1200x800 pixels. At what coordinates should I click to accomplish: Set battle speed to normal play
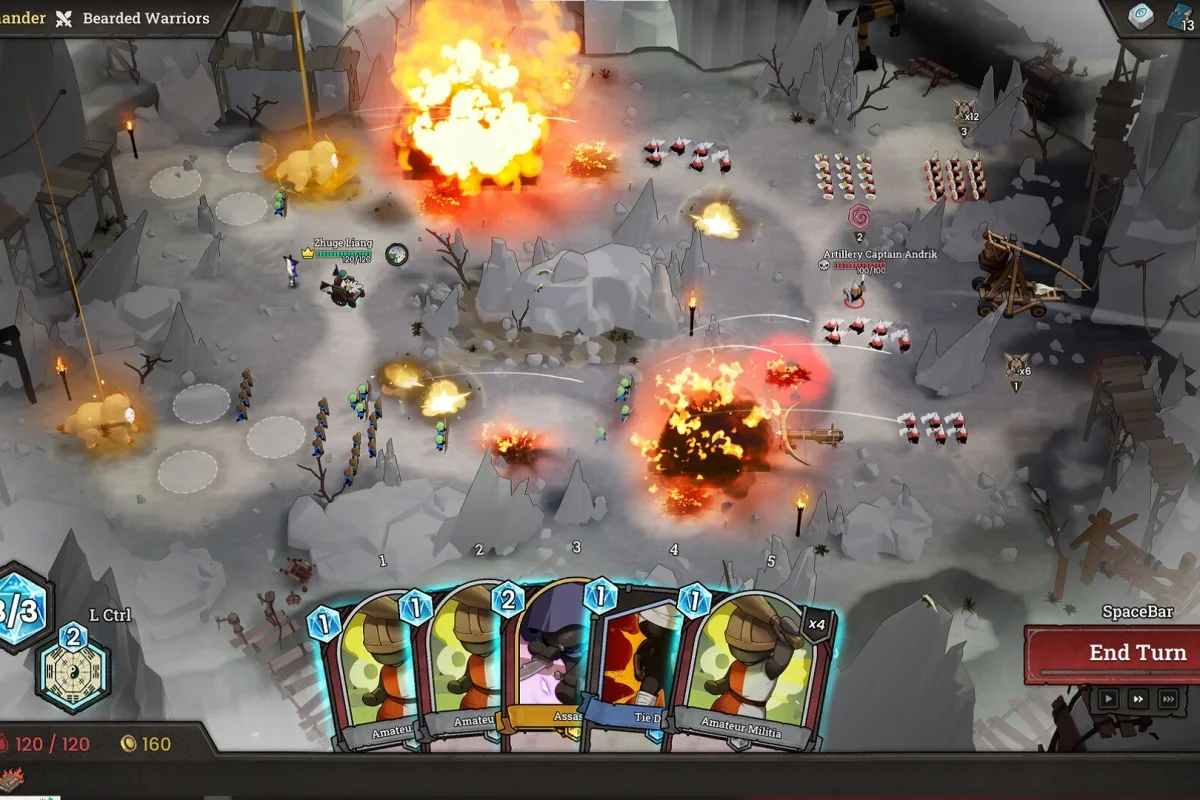point(1108,699)
